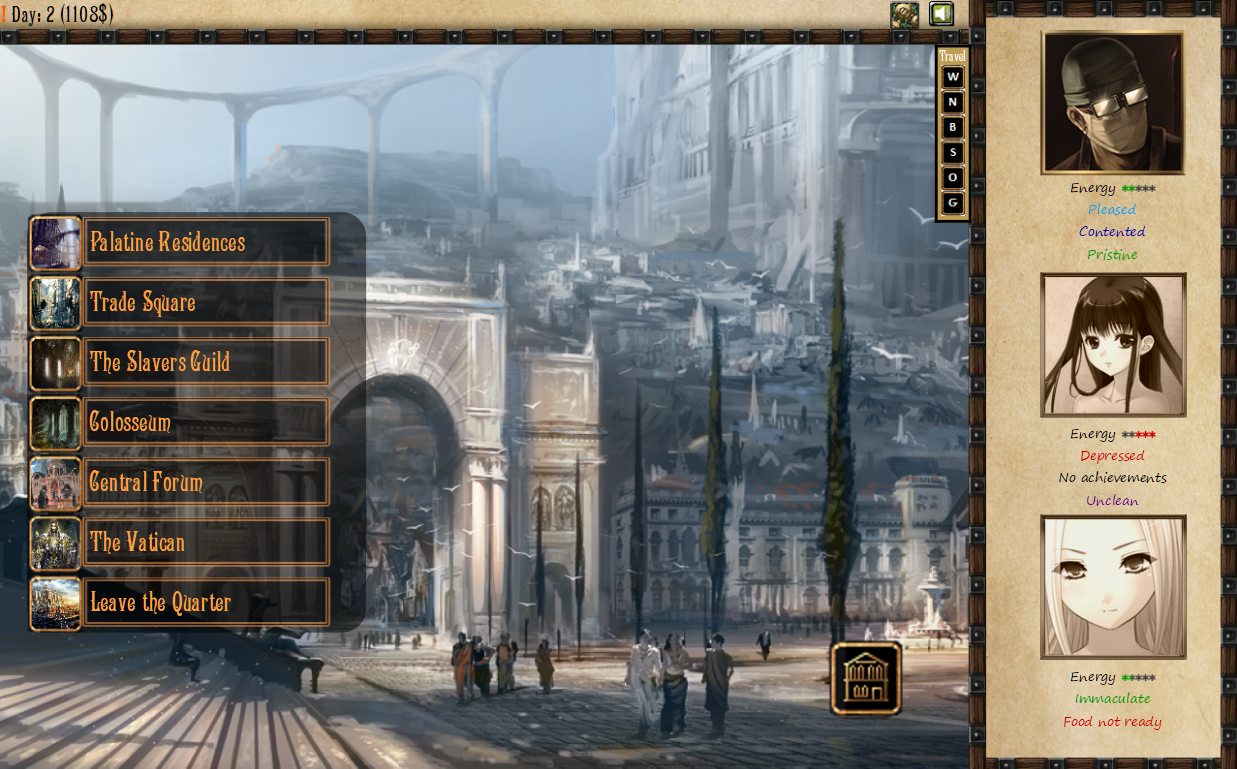
Task: Hit the G travel shortcut
Action: [953, 202]
